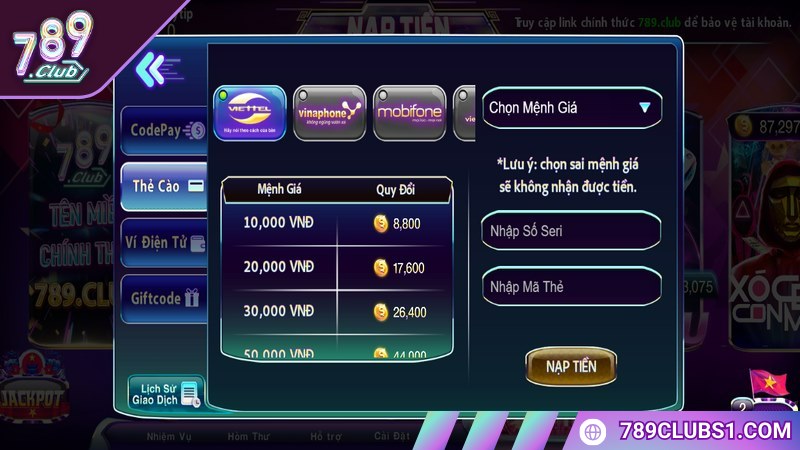Choose the Viettel carrier card
Image resolution: width=800 pixels, height=450 pixels.
click(250, 112)
